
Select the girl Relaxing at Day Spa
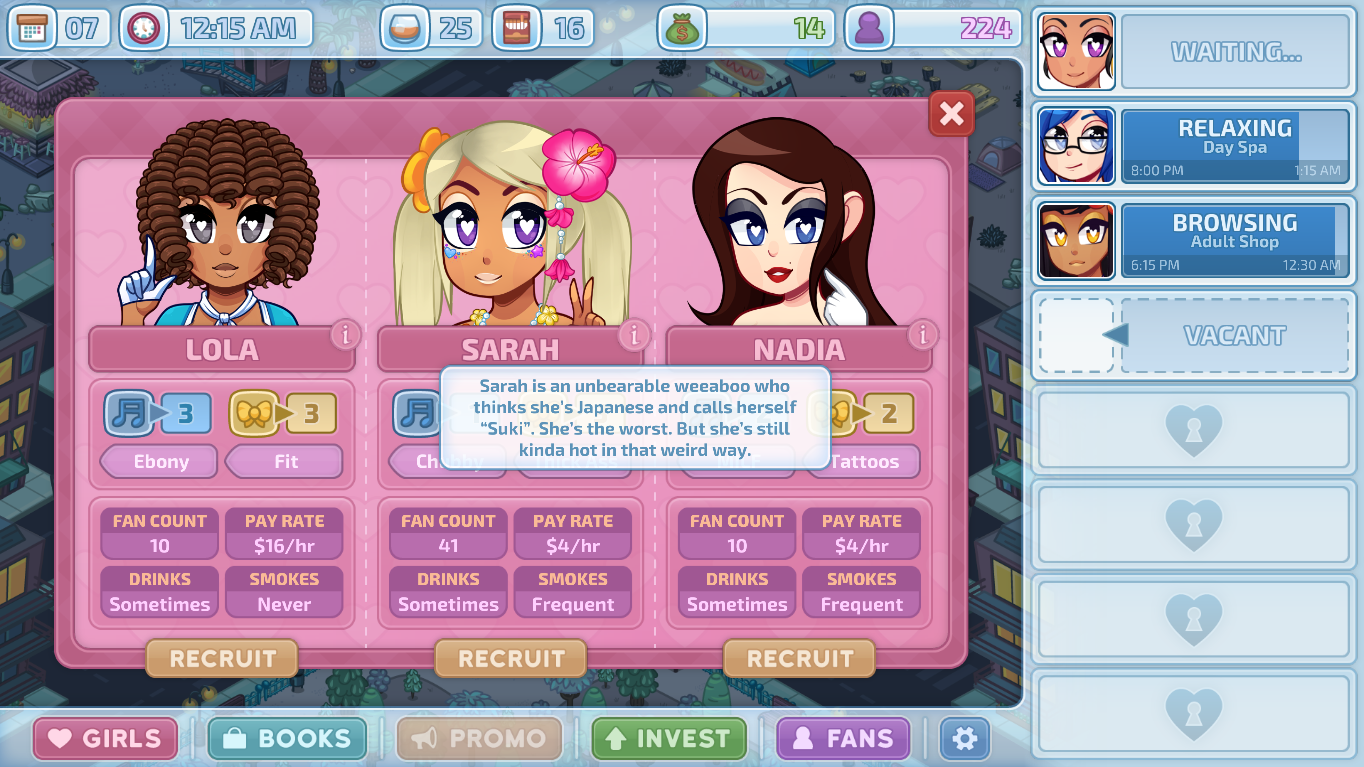coord(1192,146)
